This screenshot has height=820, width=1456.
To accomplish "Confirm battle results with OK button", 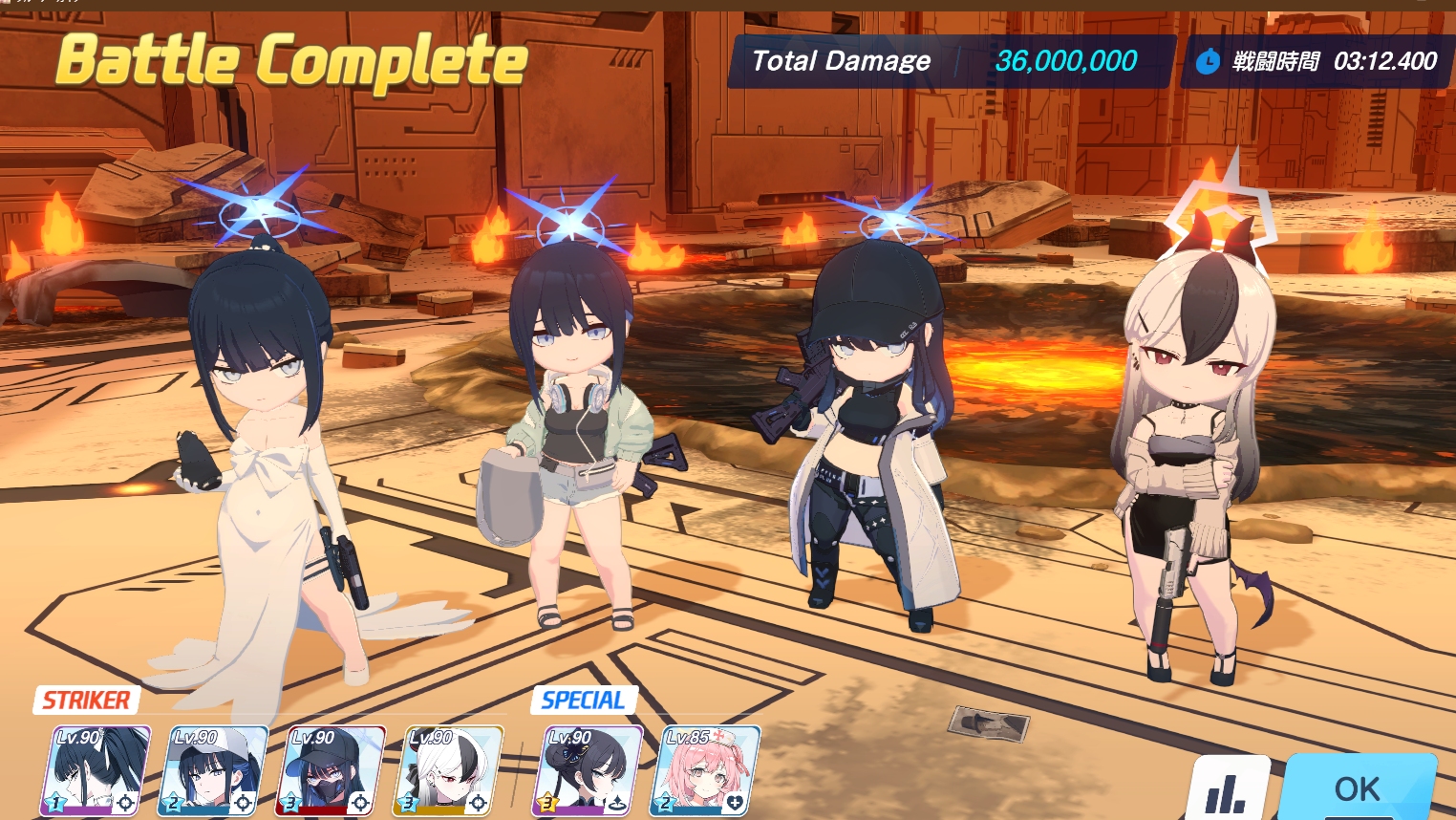I will click(1357, 788).
